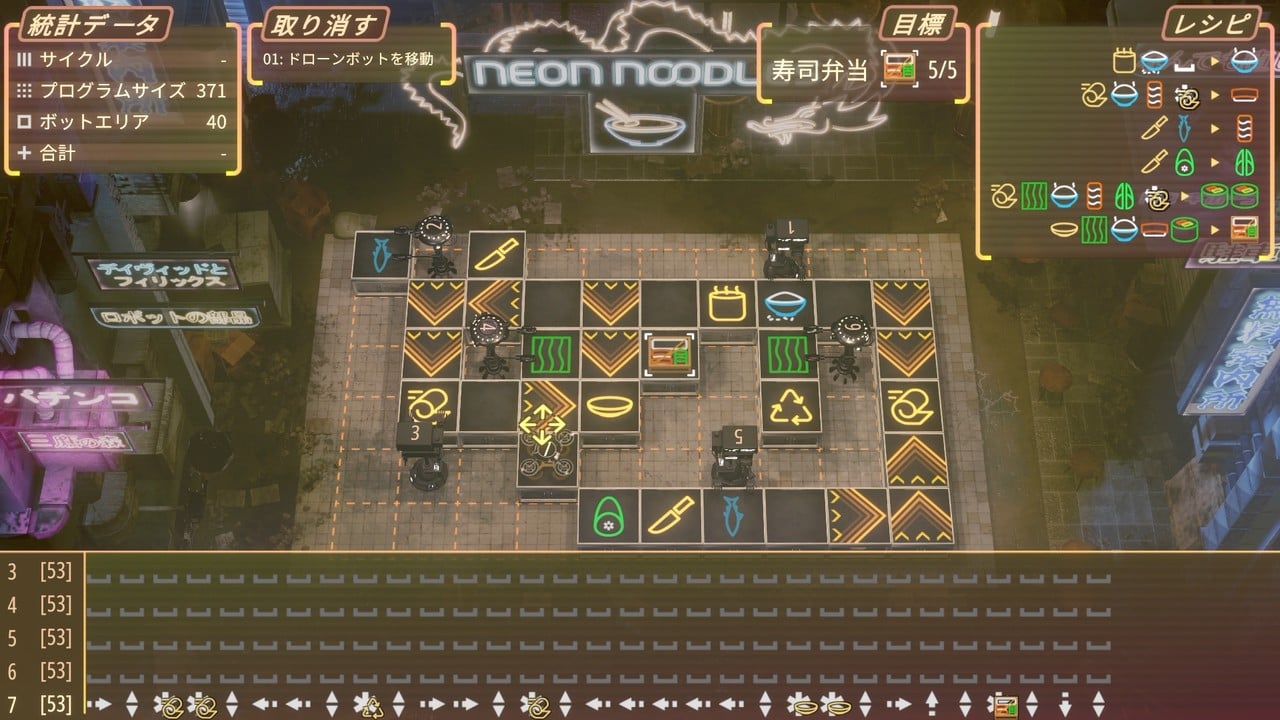
Task: Choose the green avocado ingredient tile
Action: [606, 516]
